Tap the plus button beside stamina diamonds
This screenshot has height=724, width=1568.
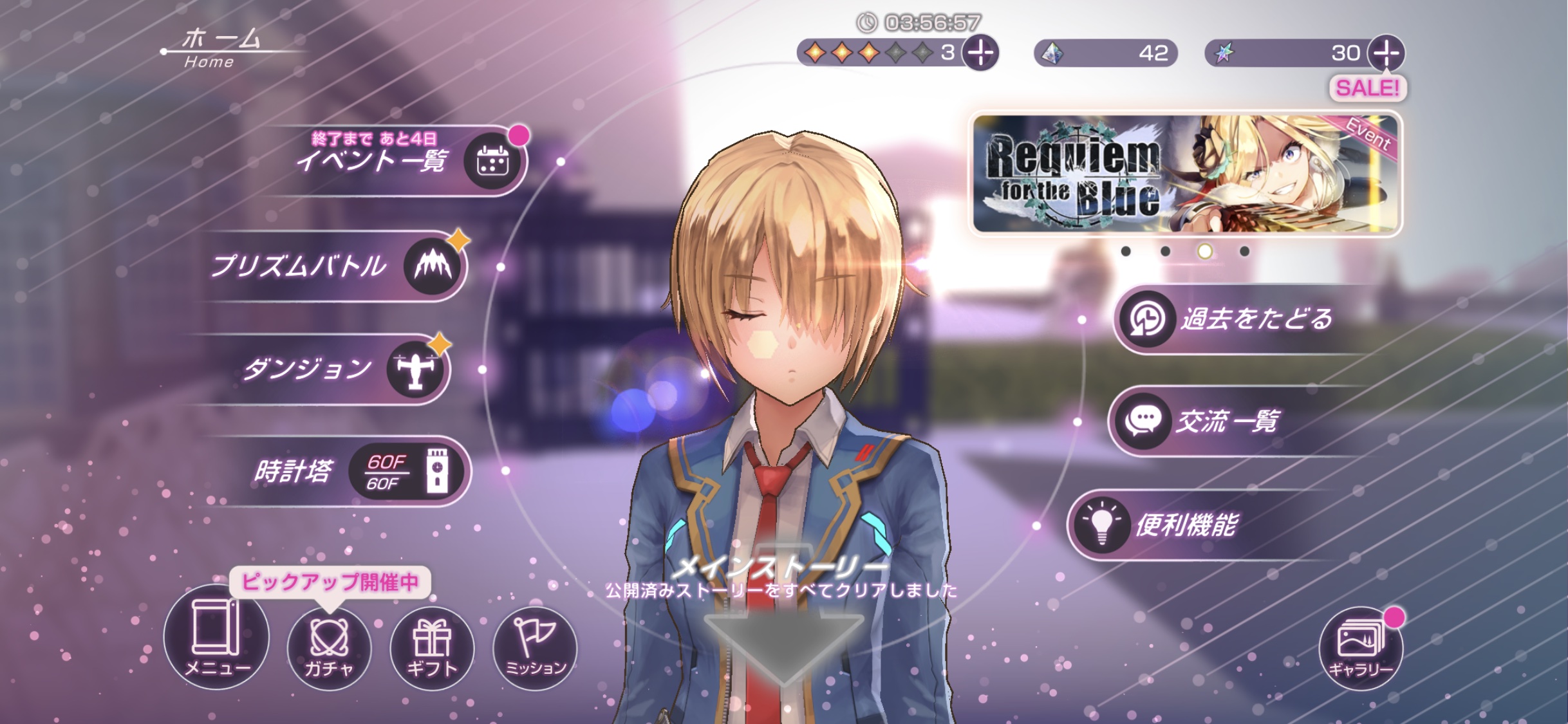click(980, 53)
